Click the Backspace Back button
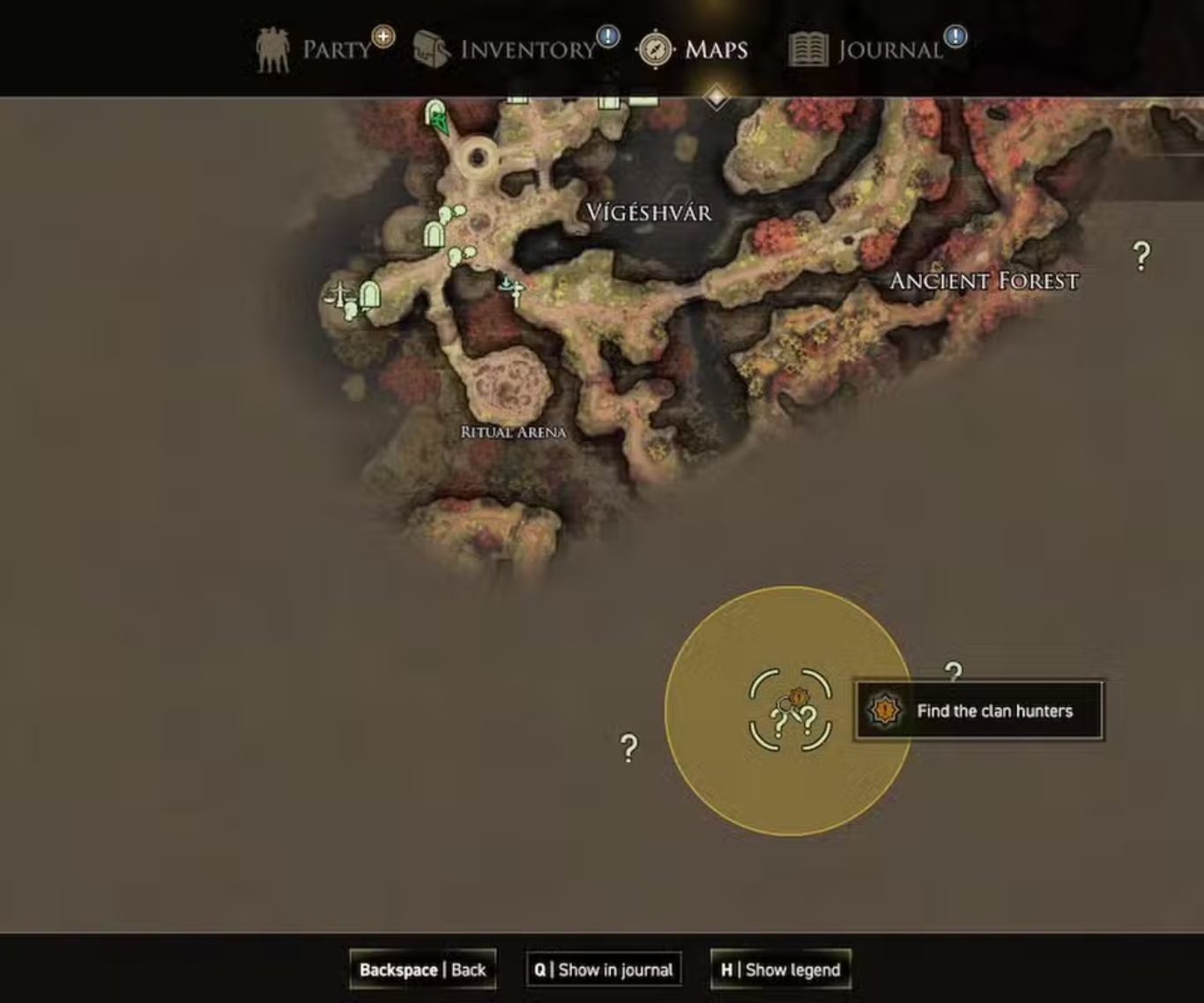The height and width of the screenshot is (1003, 1204). pos(422,970)
